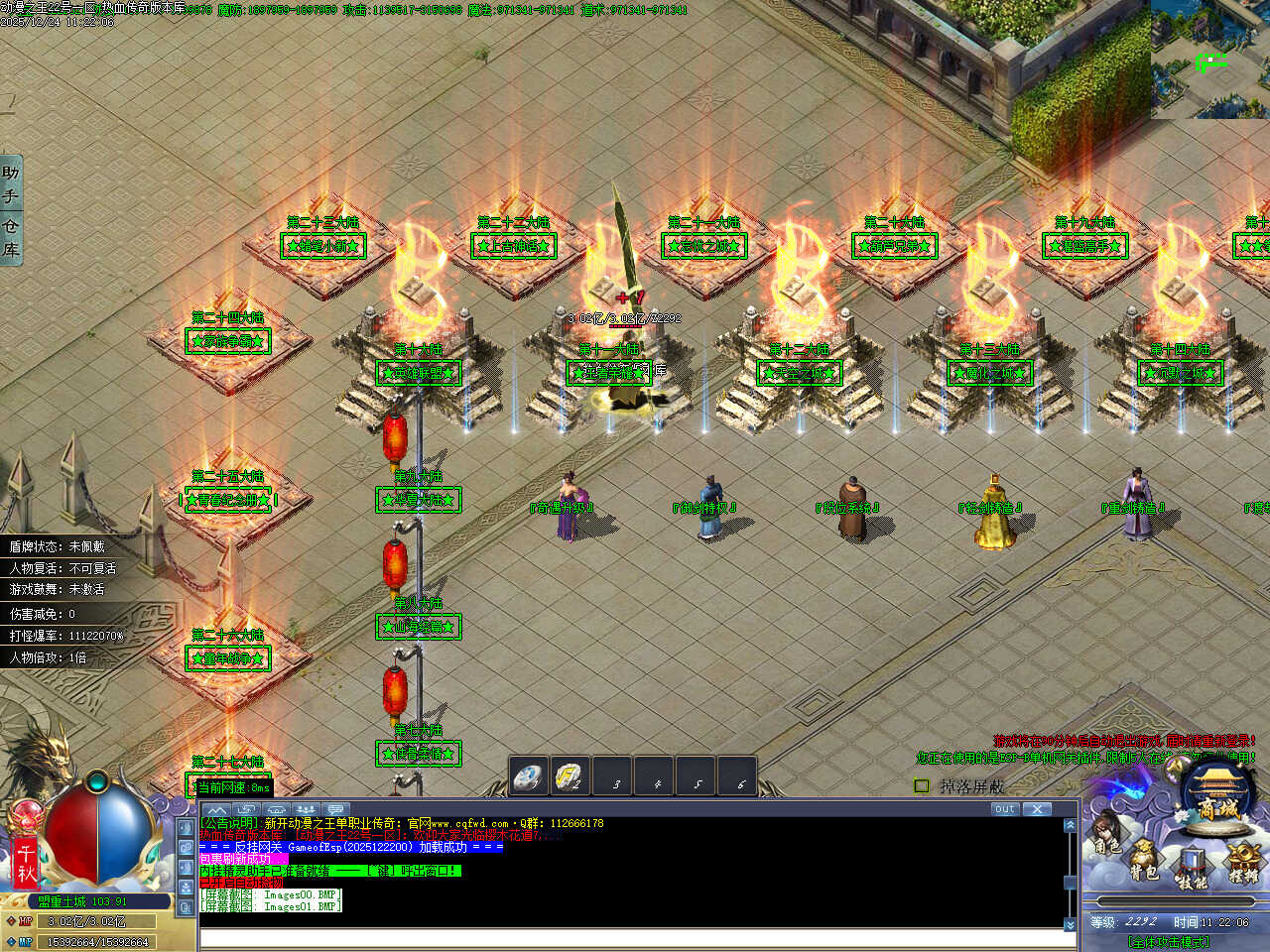1270x952 pixels.
Task: Open the 背包 bag
Action: point(1143,860)
